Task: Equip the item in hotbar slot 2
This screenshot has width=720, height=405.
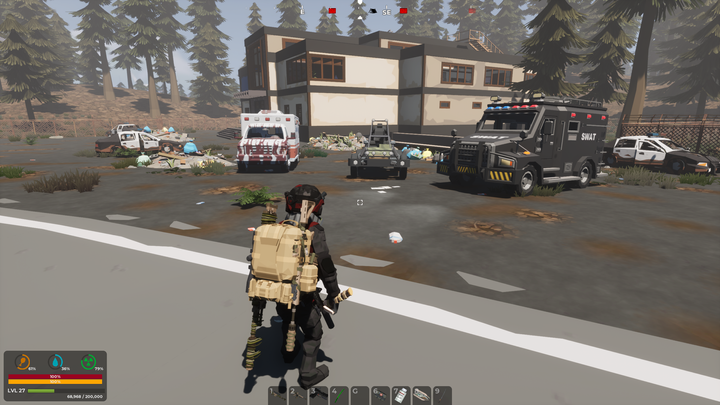Action: 298,395
